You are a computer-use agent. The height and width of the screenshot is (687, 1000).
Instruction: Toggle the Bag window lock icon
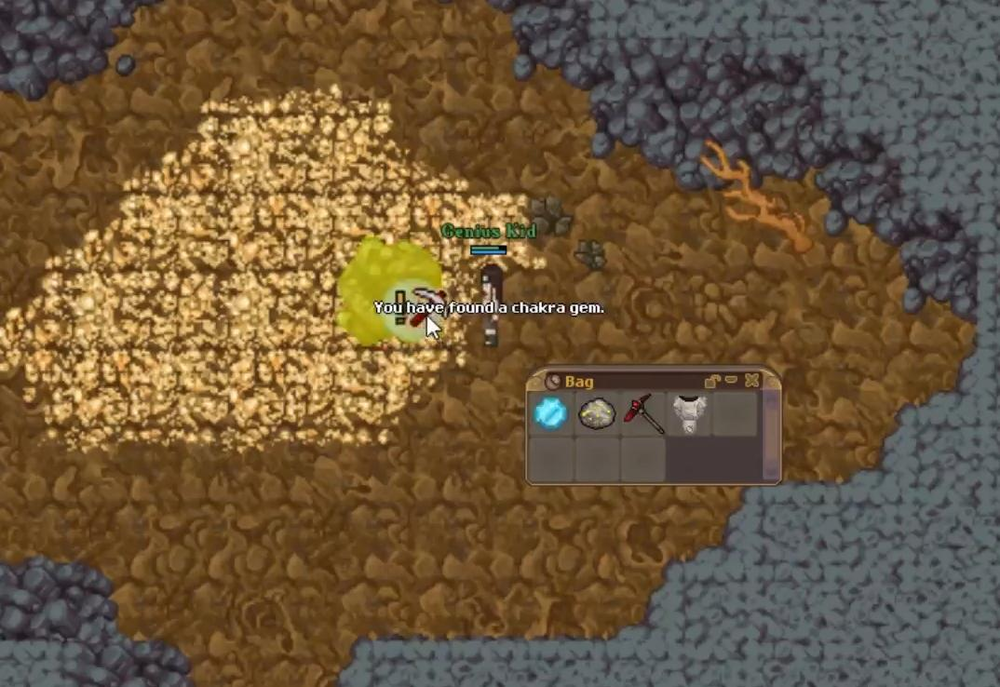click(x=714, y=380)
